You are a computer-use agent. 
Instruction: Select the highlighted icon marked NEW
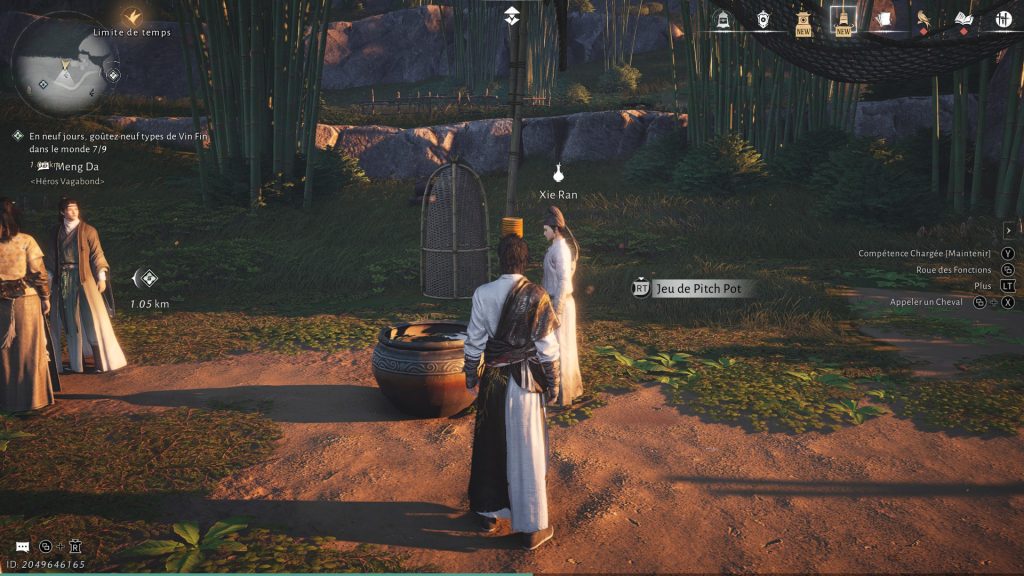pyautogui.click(x=842, y=19)
